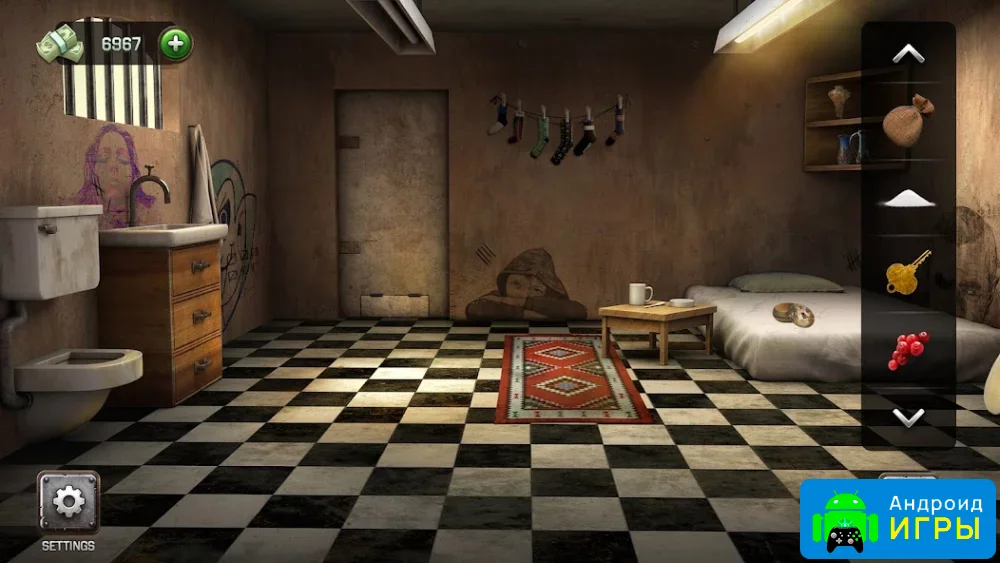Click the inventory down arrow
1000x563 pixels.
(x=908, y=417)
